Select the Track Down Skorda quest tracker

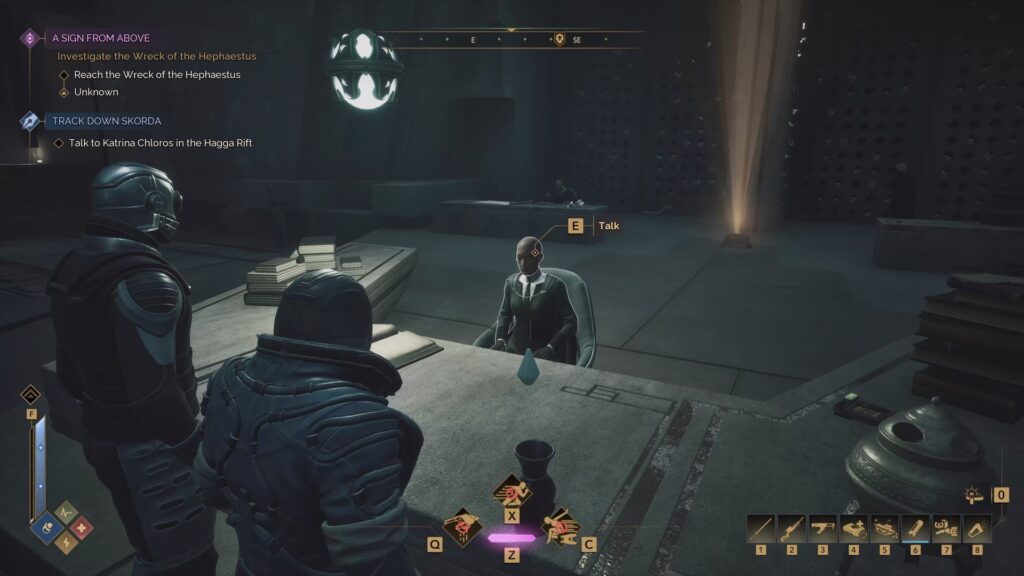tap(106, 121)
